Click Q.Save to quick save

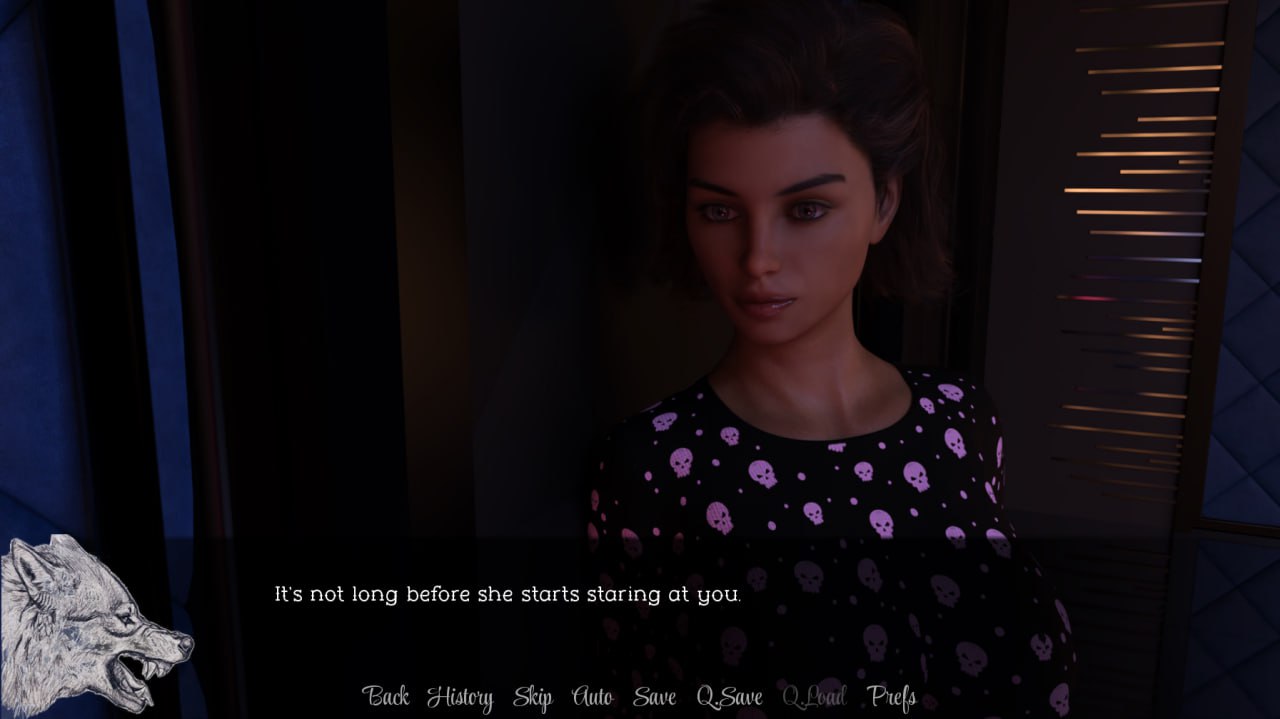(729, 697)
